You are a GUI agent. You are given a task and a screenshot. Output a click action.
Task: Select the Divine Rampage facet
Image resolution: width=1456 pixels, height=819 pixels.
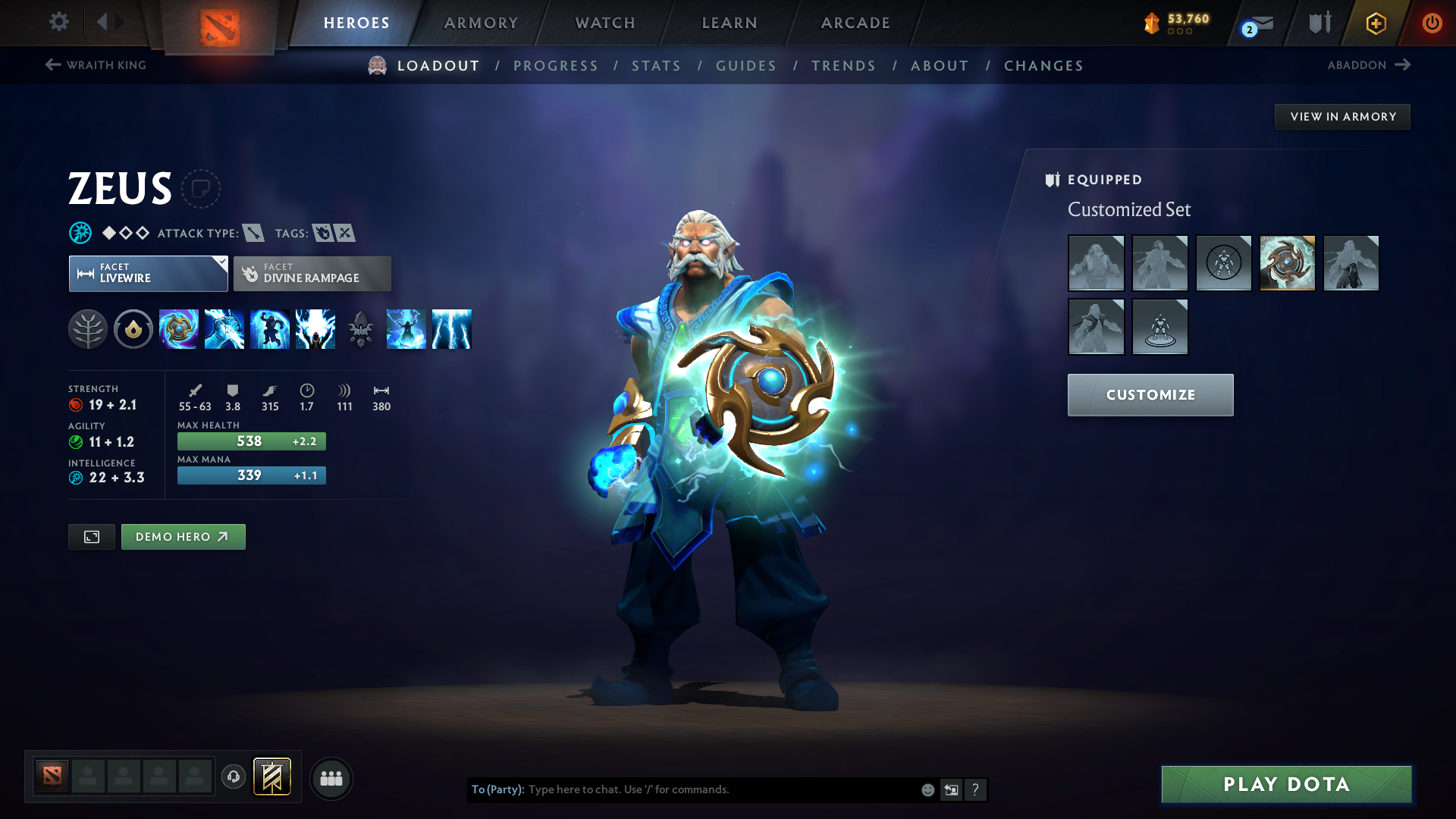tap(312, 273)
